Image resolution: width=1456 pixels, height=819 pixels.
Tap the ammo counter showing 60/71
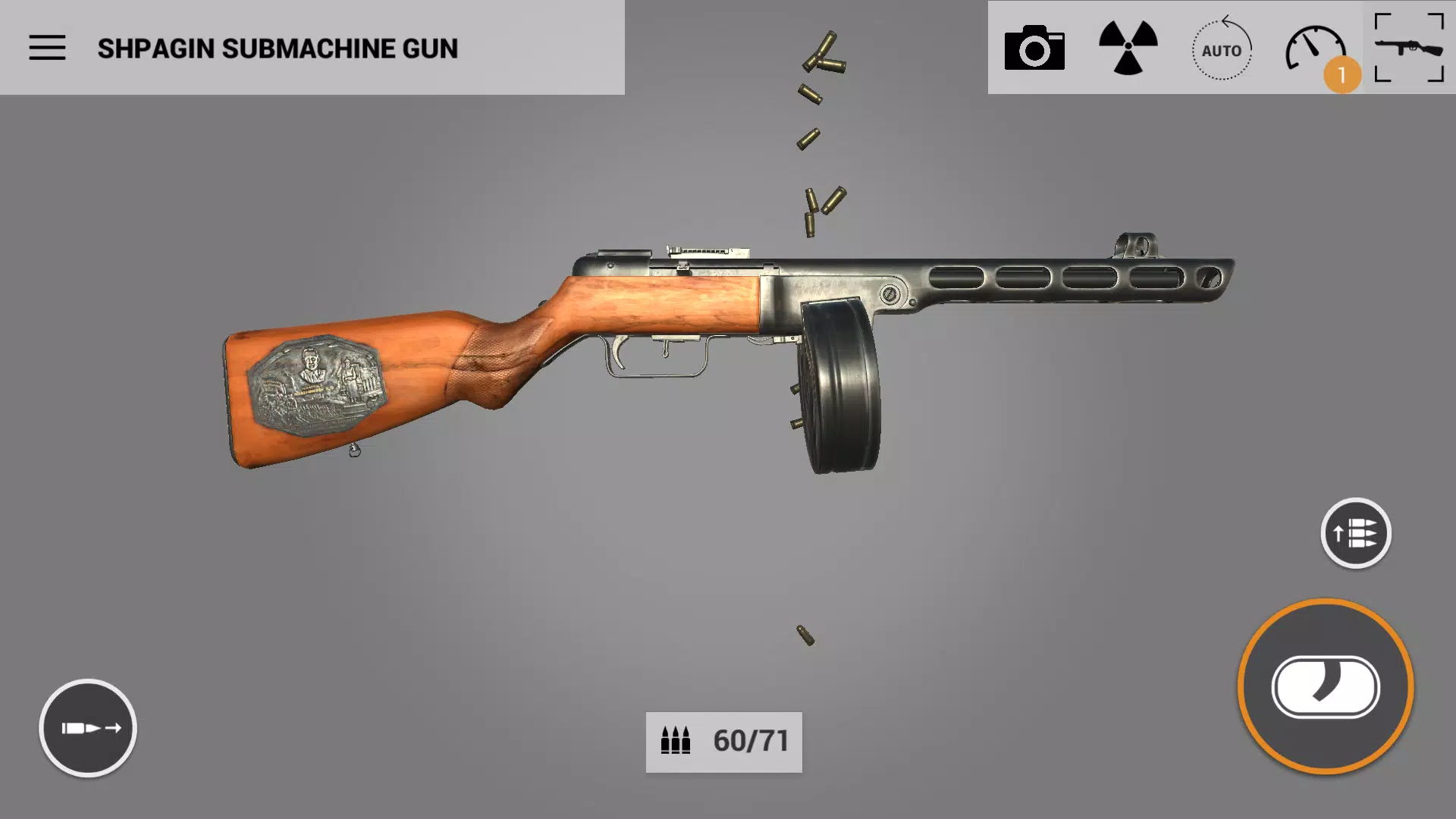click(x=723, y=742)
